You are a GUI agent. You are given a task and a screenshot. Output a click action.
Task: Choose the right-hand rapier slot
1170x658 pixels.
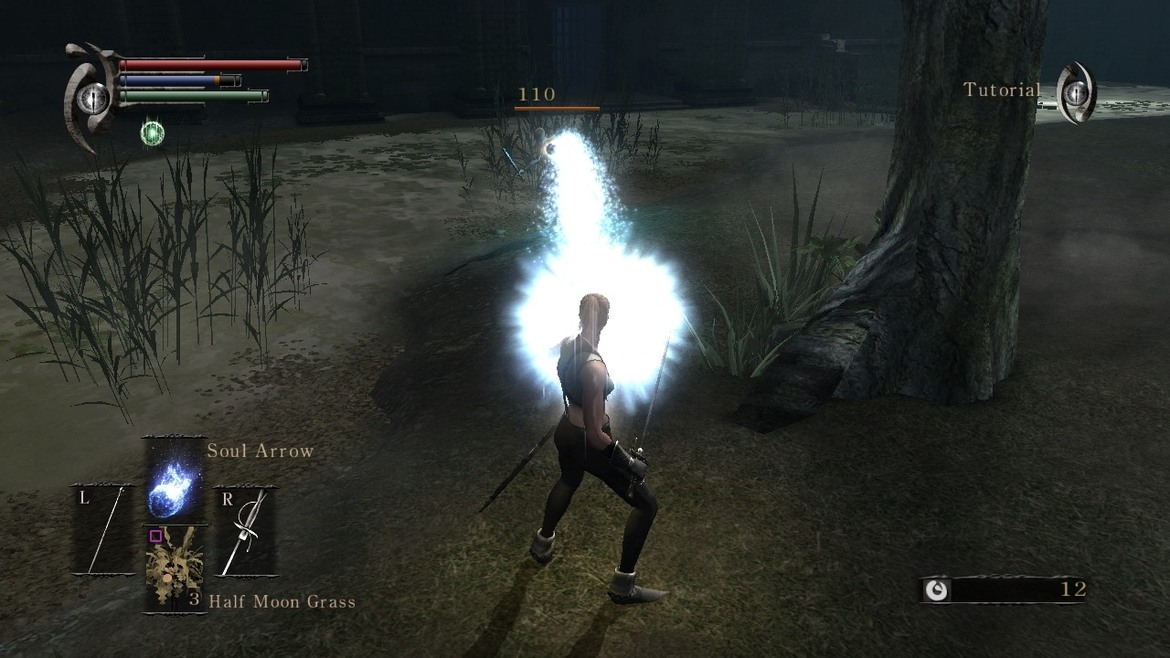(x=245, y=530)
